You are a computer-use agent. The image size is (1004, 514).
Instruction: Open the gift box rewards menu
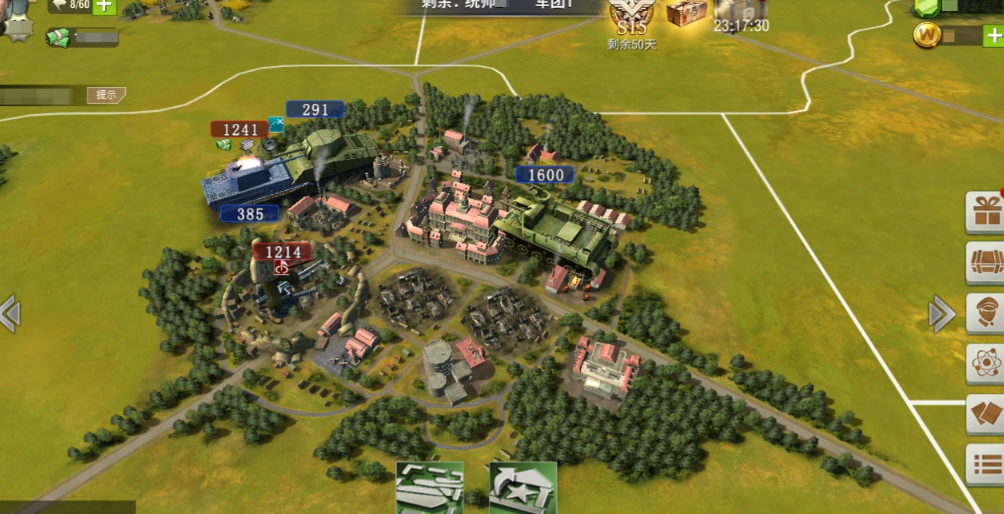[985, 211]
